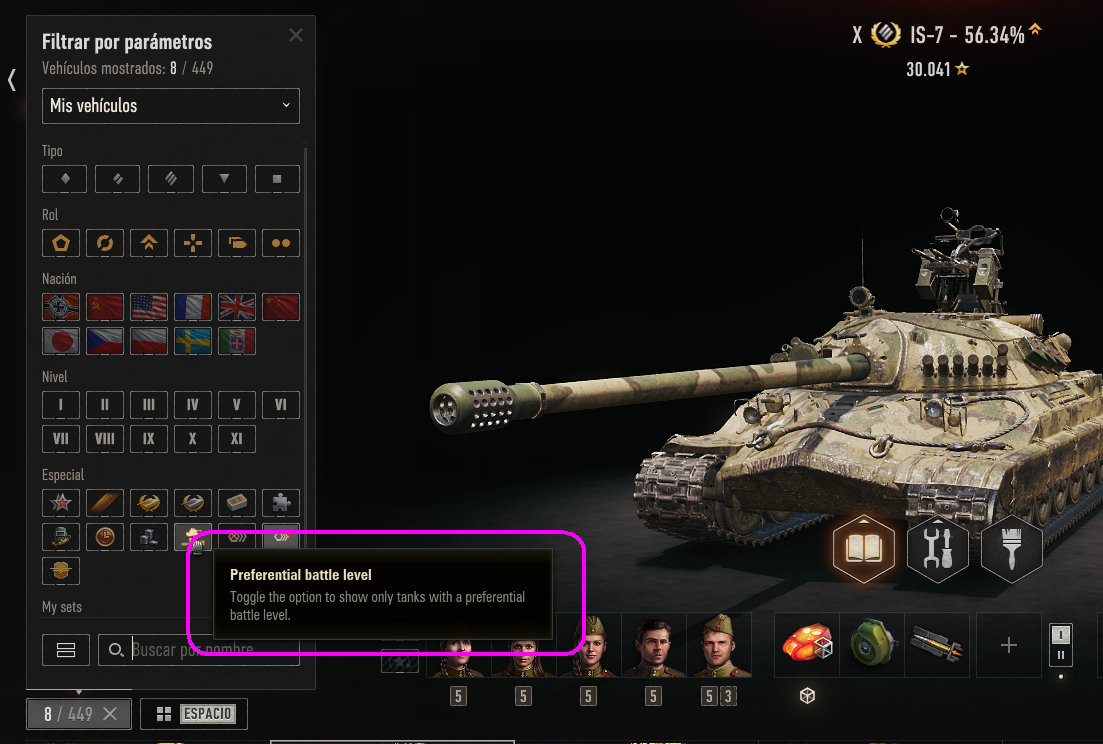Viewport: 1103px width, 744px height.
Task: Close the filter parameters panel
Action: pyautogui.click(x=296, y=35)
